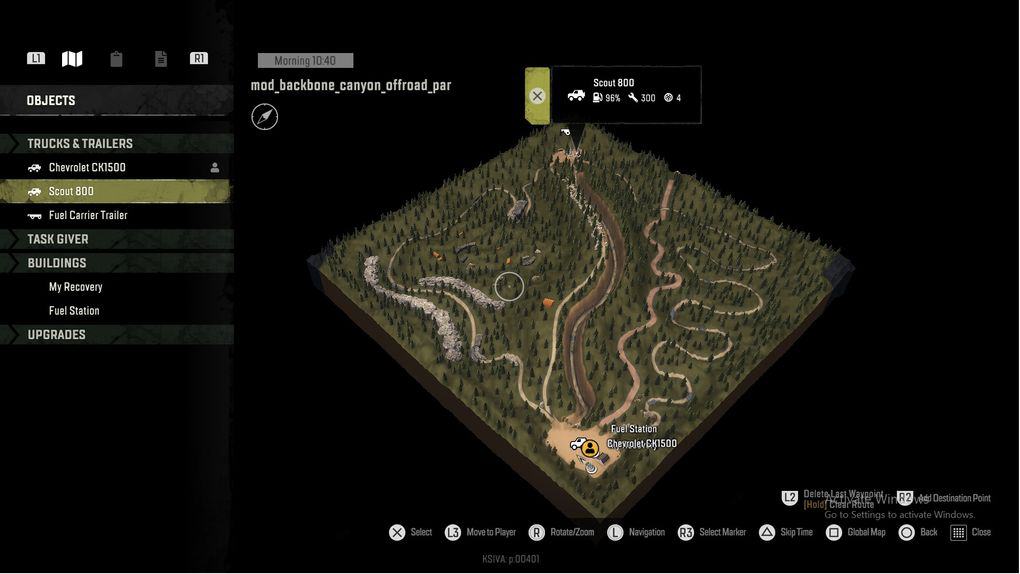The width and height of the screenshot is (1020, 574).
Task: Choose the Scout 800 list entry
Action: click(x=71, y=191)
